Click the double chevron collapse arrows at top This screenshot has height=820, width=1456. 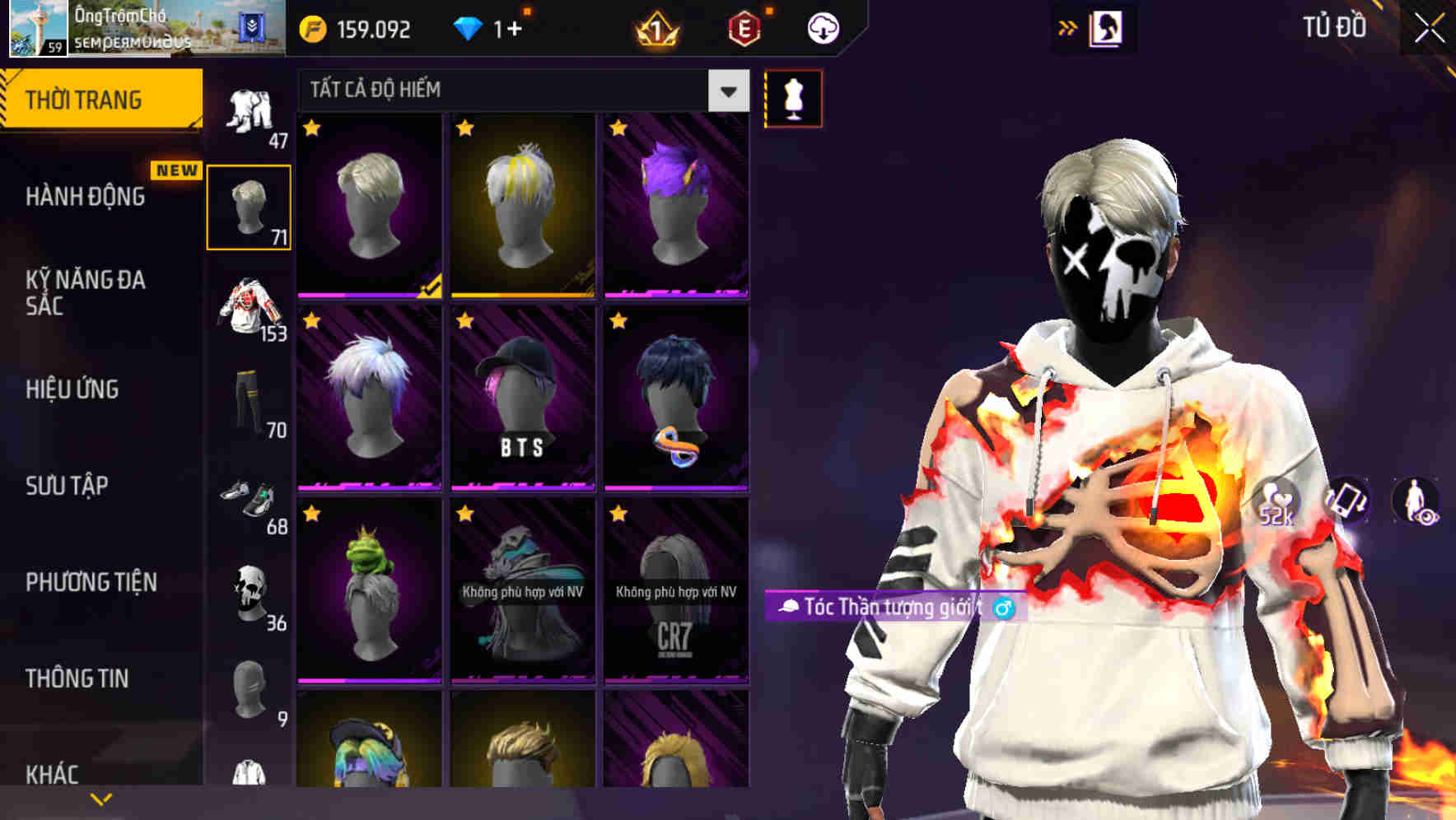[1066, 27]
